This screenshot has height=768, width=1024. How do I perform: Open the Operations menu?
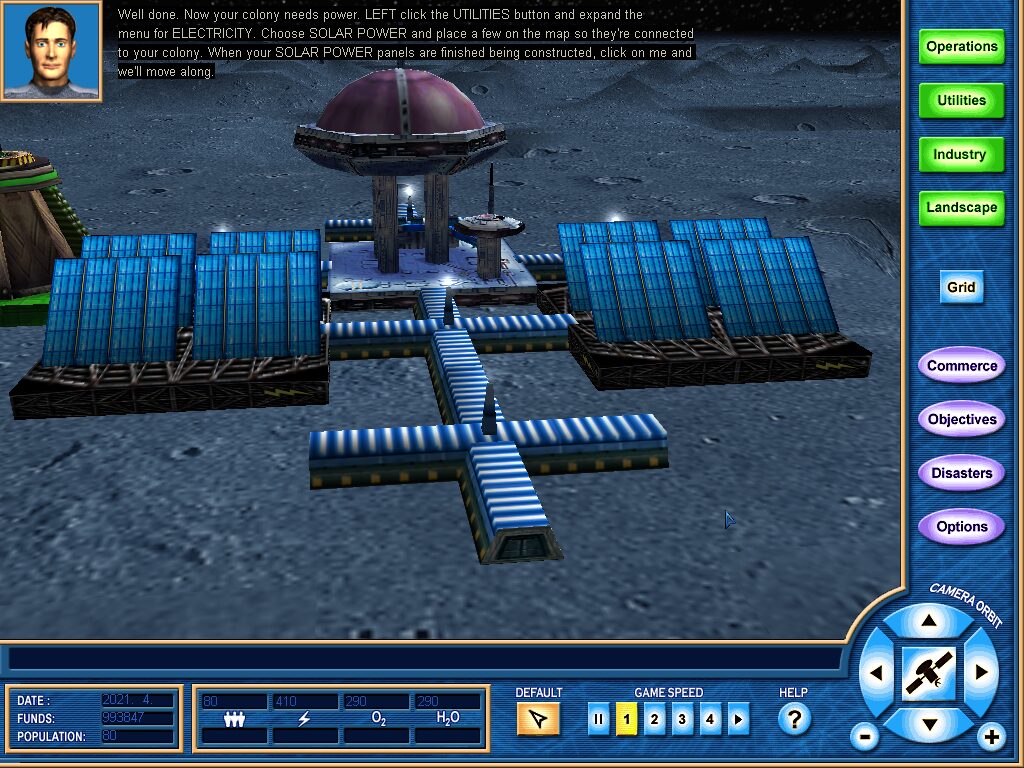point(961,47)
